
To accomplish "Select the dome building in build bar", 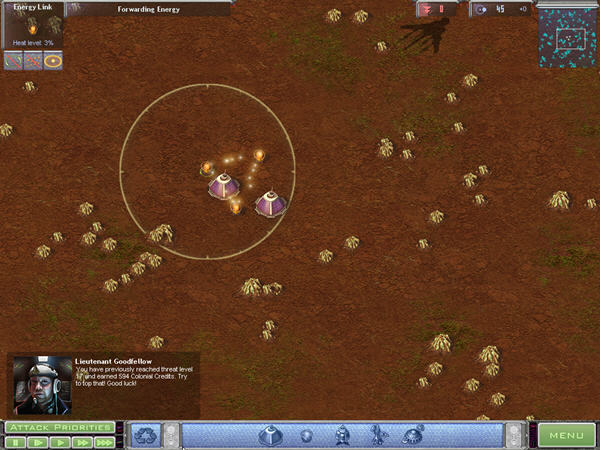I will (269, 435).
